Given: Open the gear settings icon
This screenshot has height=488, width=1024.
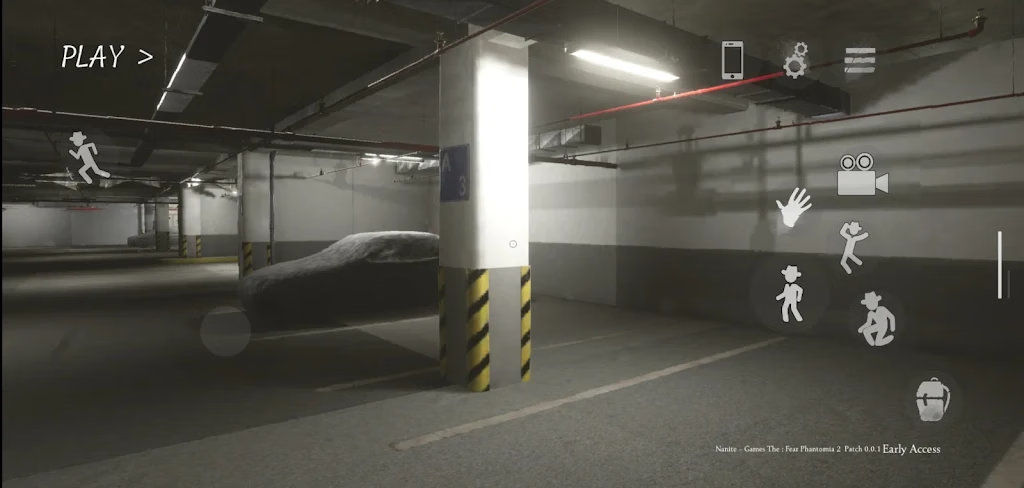Looking at the screenshot, I should tap(795, 60).
